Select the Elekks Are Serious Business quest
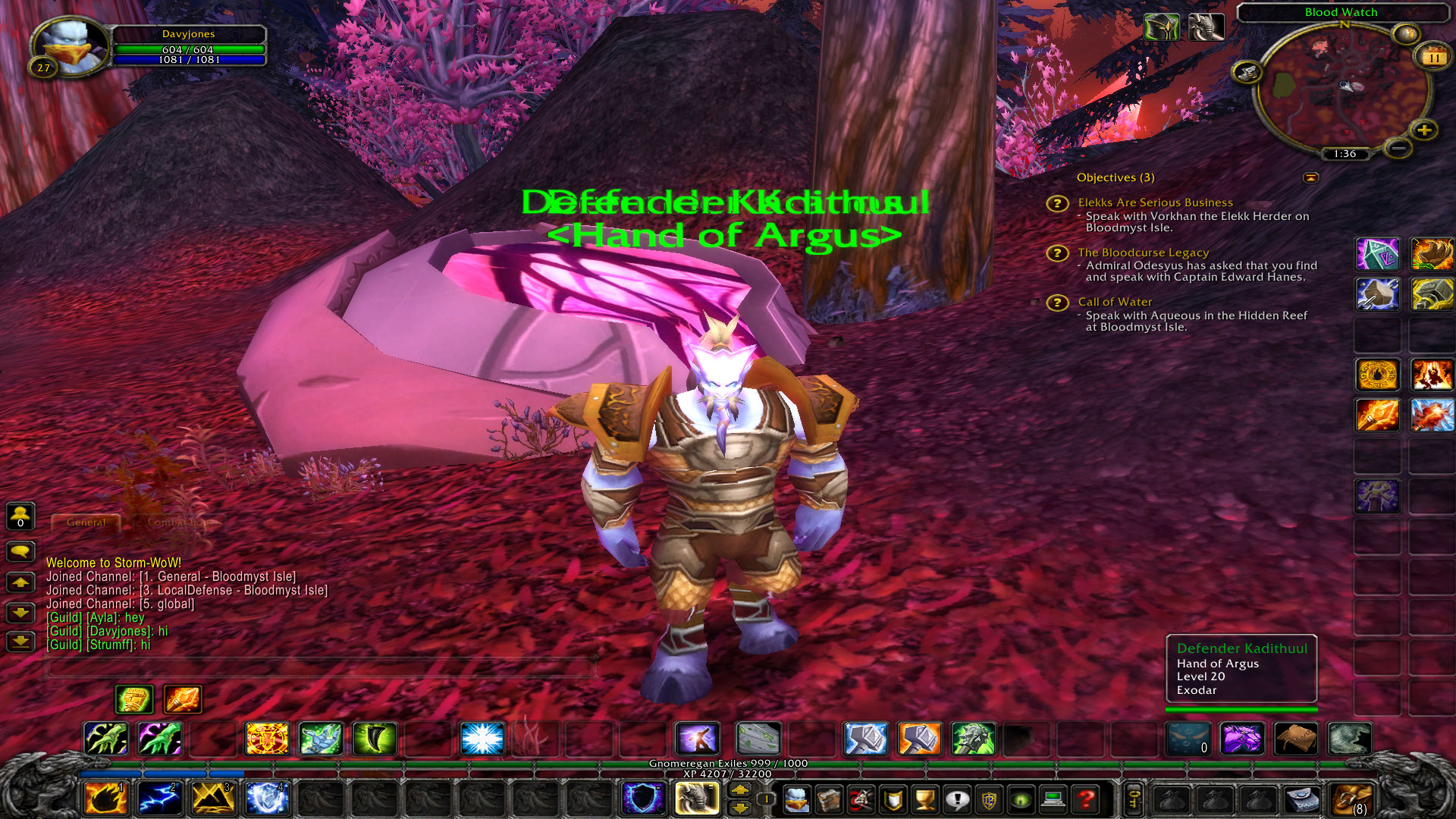Screen dimensions: 1456x819 (1155, 202)
